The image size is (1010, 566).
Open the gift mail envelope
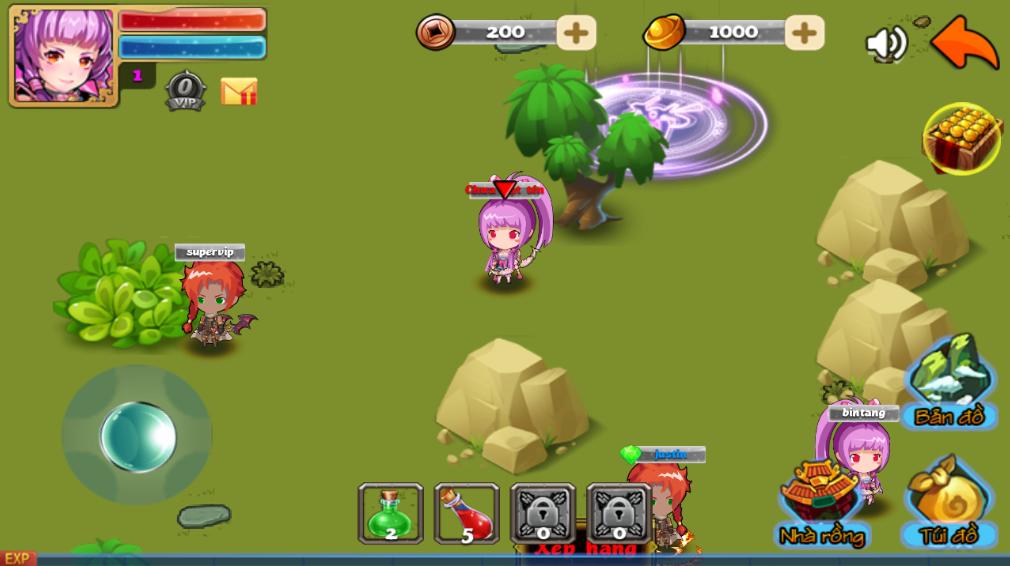coord(239,91)
